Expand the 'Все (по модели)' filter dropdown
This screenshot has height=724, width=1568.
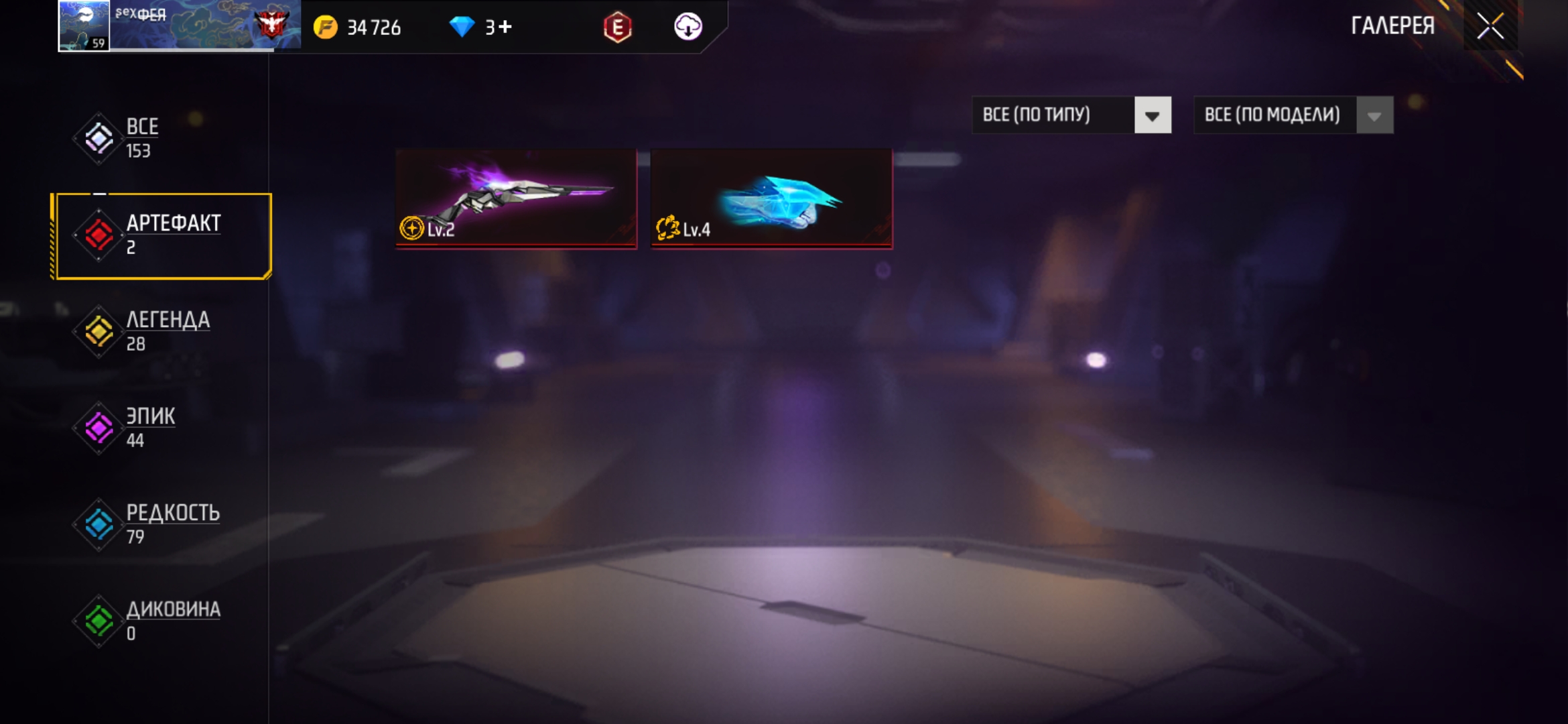(x=1293, y=115)
